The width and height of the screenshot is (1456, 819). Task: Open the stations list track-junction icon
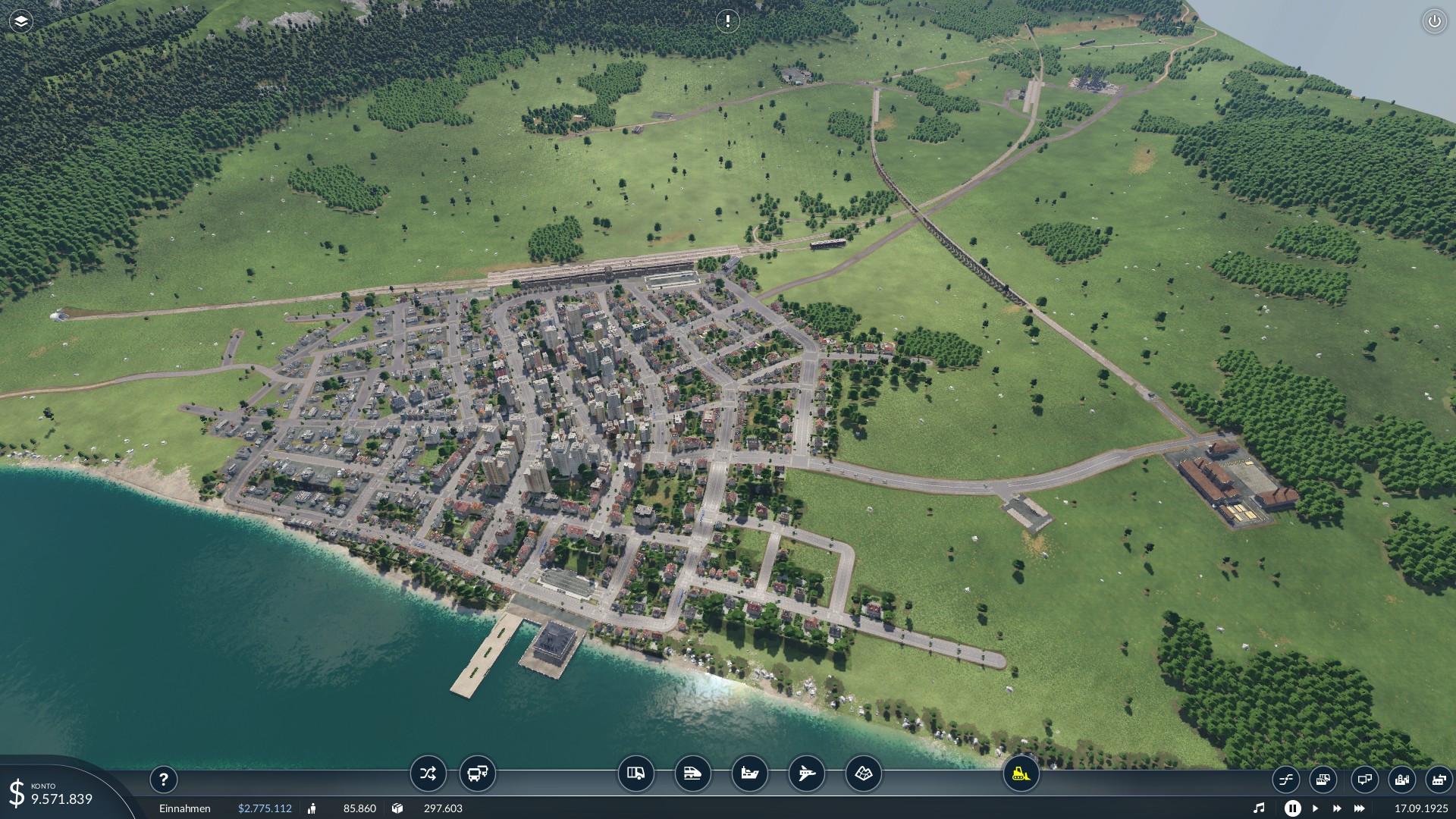1286,779
